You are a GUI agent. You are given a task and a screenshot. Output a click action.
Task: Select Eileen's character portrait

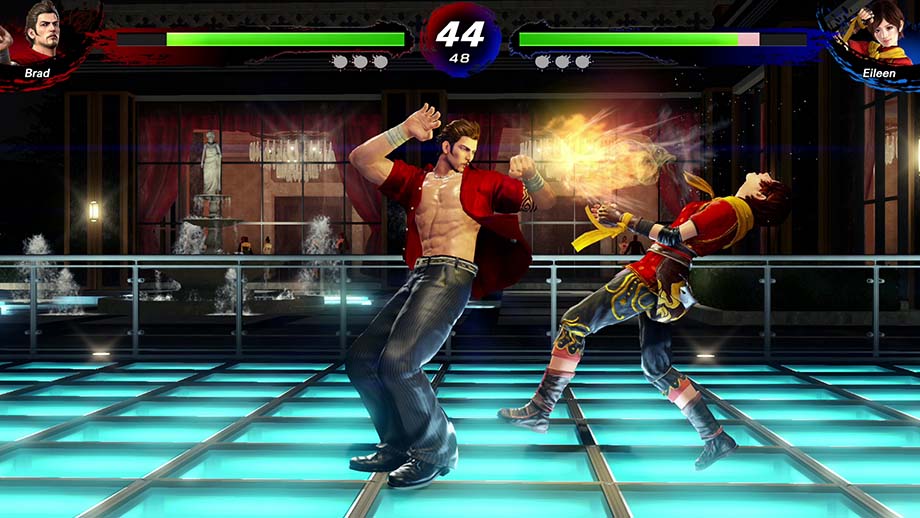[x=878, y=33]
